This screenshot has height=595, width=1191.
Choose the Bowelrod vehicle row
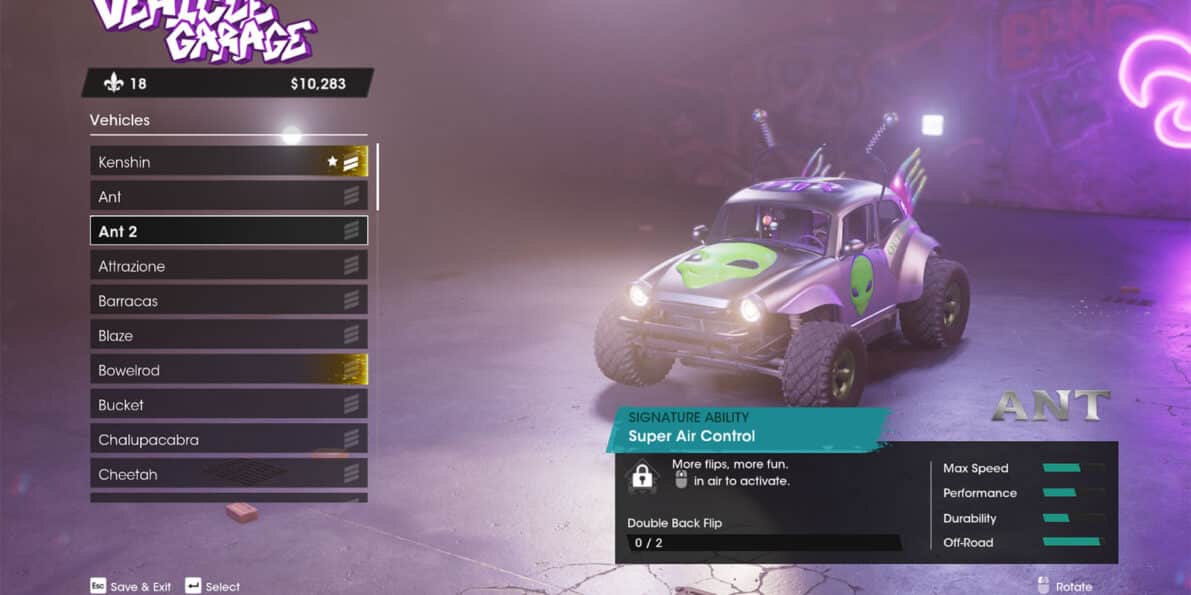(228, 370)
